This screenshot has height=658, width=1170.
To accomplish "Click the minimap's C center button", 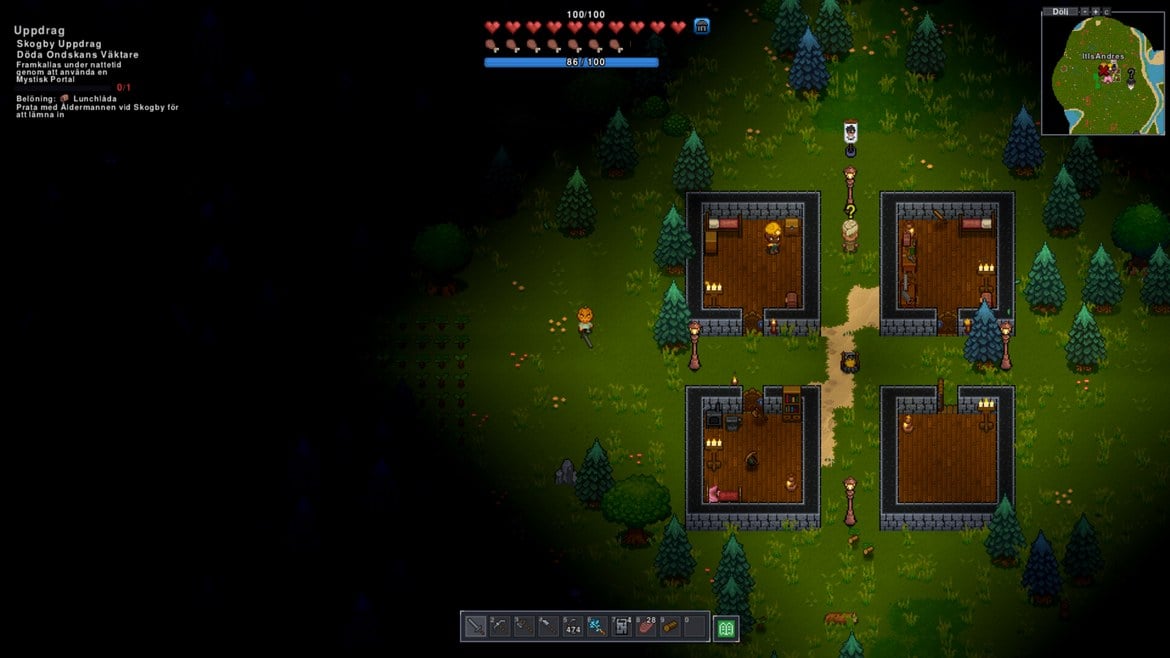I will [1106, 11].
